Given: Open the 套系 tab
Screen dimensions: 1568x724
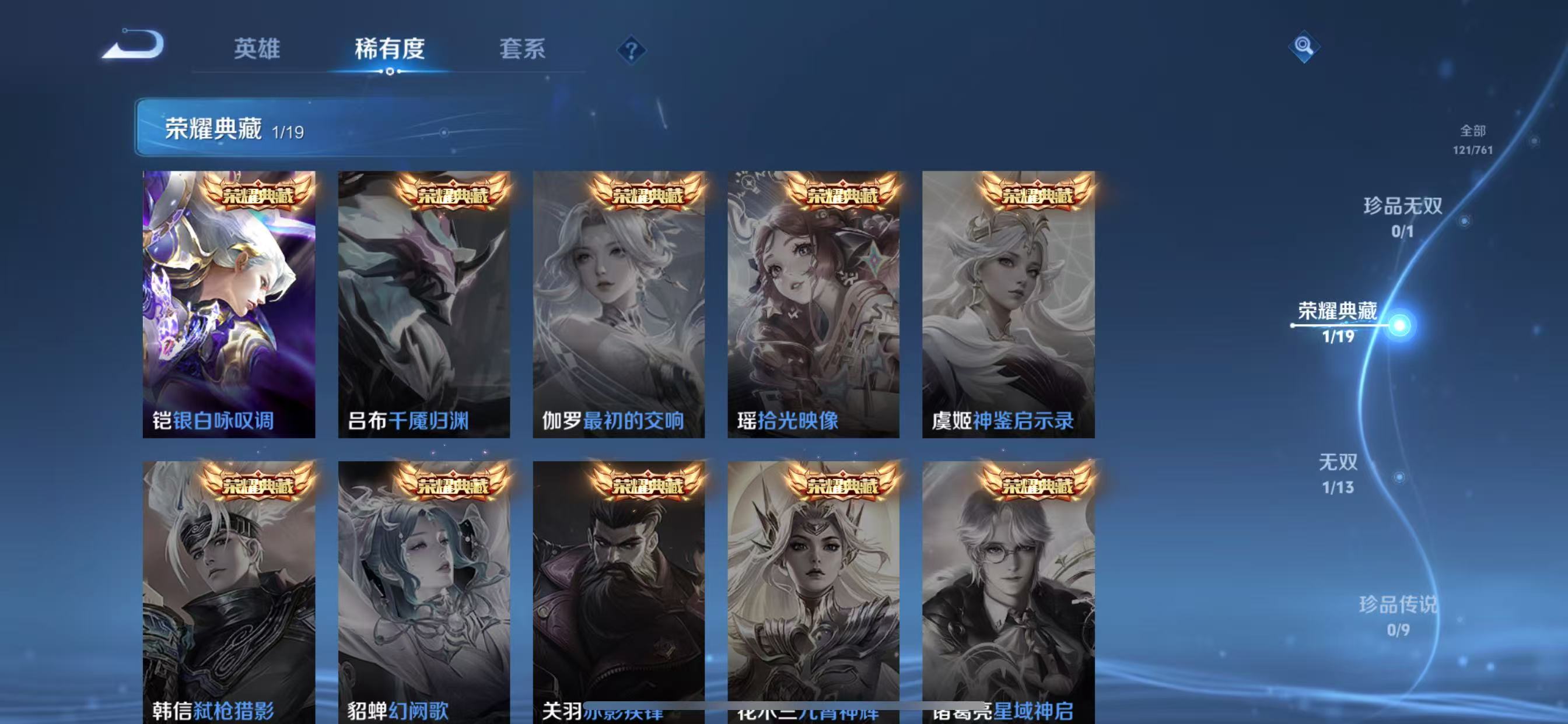Looking at the screenshot, I should click(x=522, y=48).
